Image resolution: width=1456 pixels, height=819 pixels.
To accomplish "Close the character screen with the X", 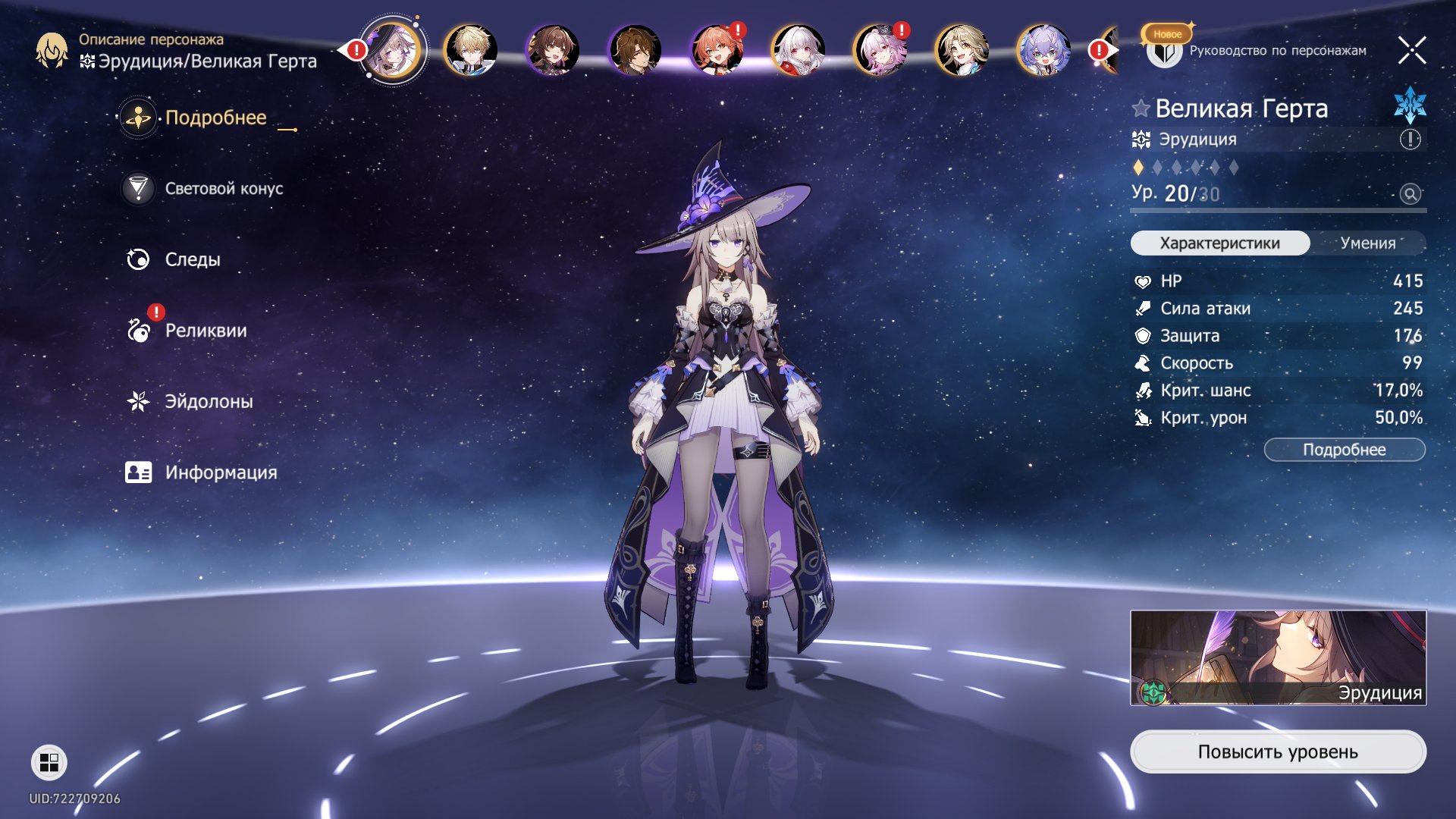I will (1411, 51).
